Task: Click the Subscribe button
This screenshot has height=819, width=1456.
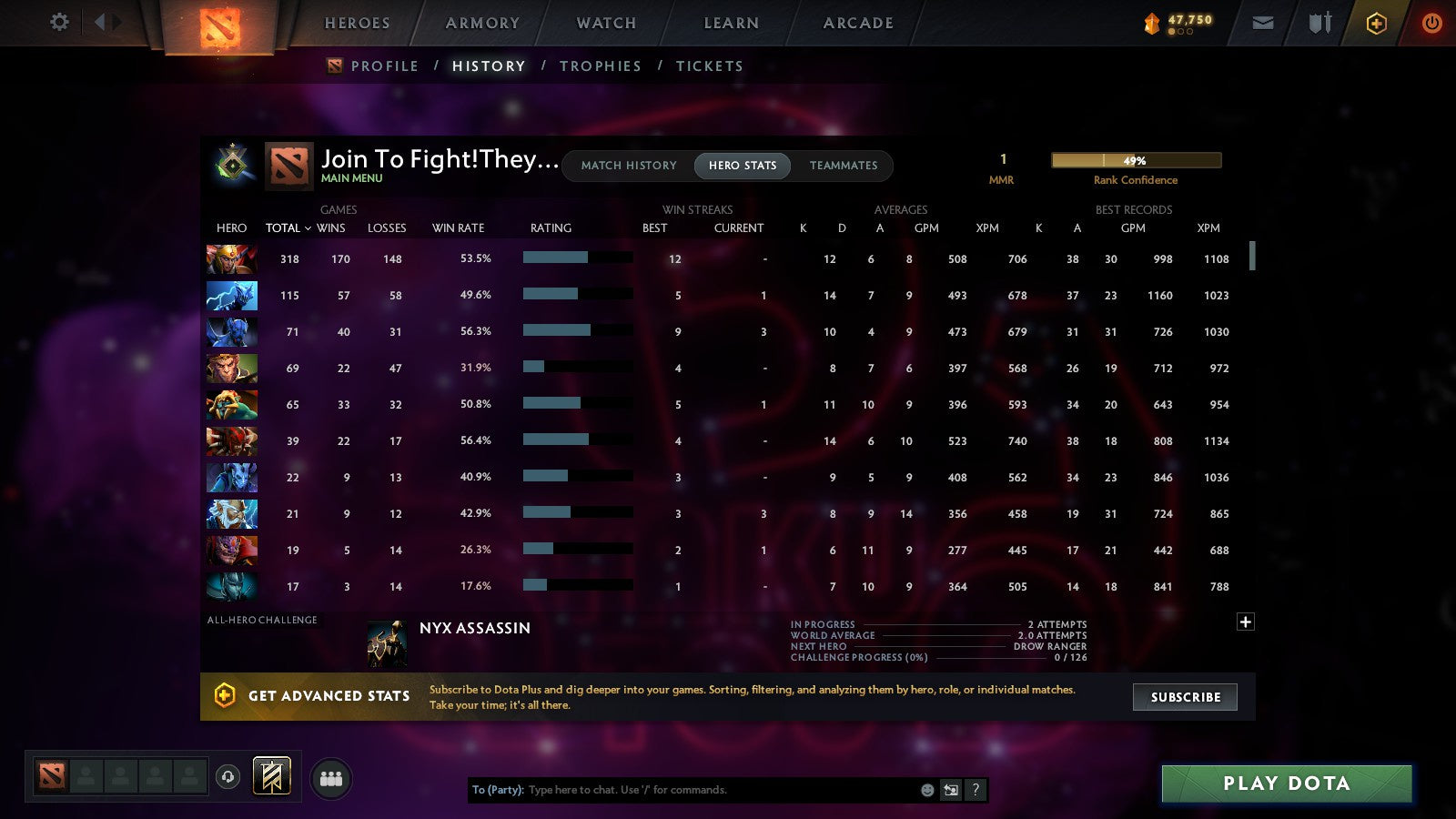Action: click(1185, 697)
